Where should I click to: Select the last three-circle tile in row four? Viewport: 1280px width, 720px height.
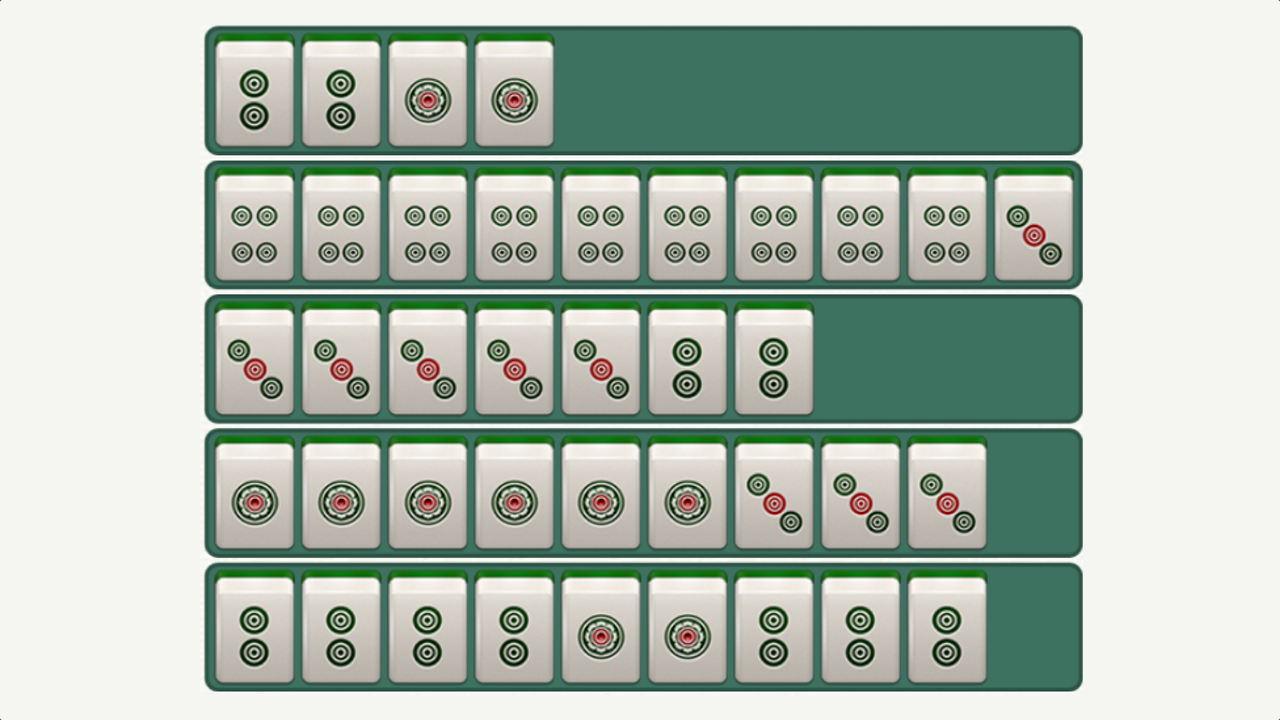coord(948,497)
